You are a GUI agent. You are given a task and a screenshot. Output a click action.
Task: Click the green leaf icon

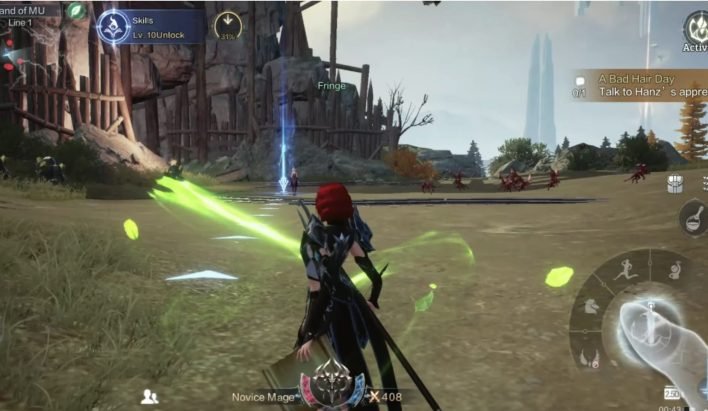coord(77,11)
